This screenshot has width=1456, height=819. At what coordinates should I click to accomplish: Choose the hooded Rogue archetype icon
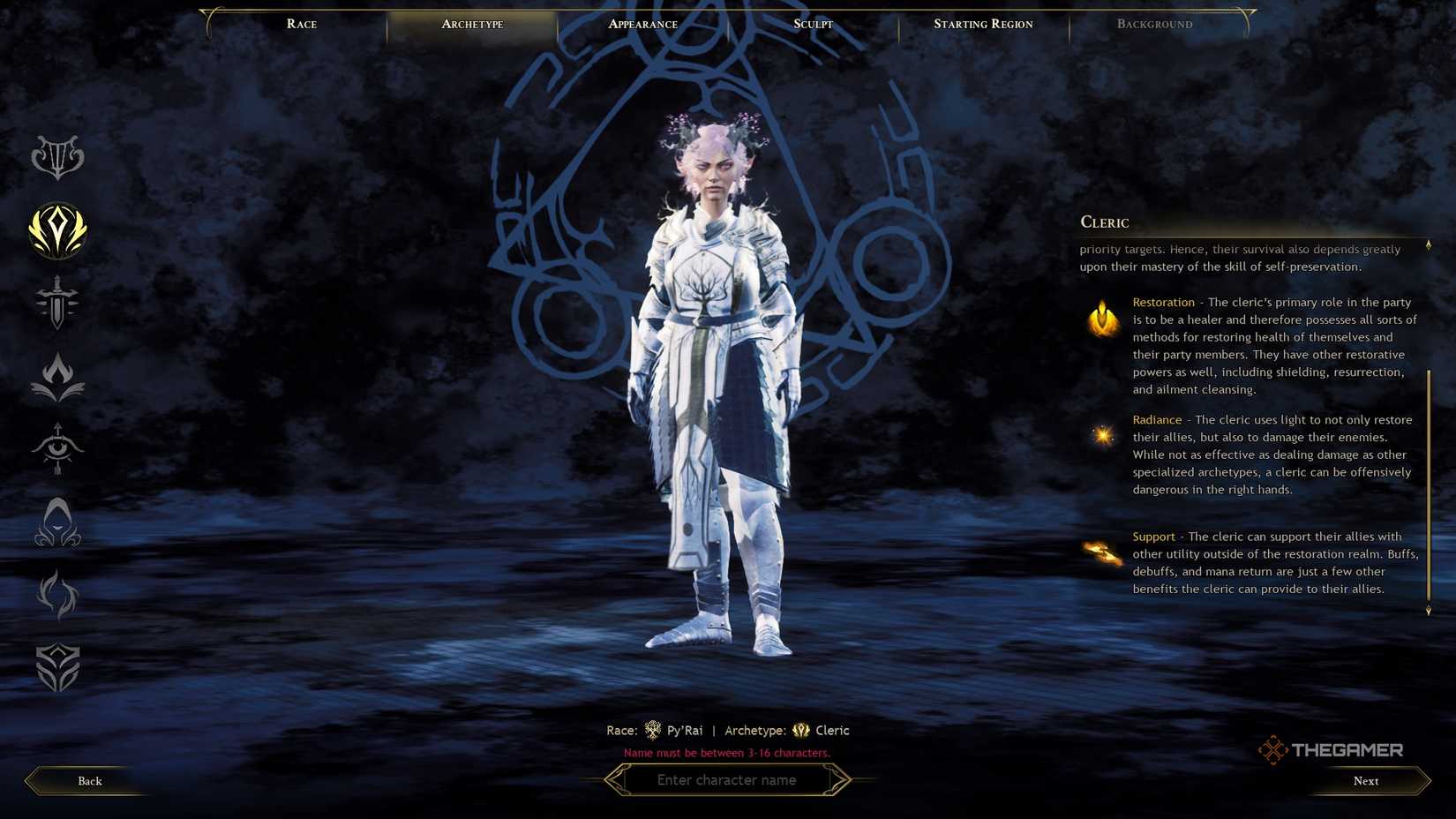click(57, 523)
